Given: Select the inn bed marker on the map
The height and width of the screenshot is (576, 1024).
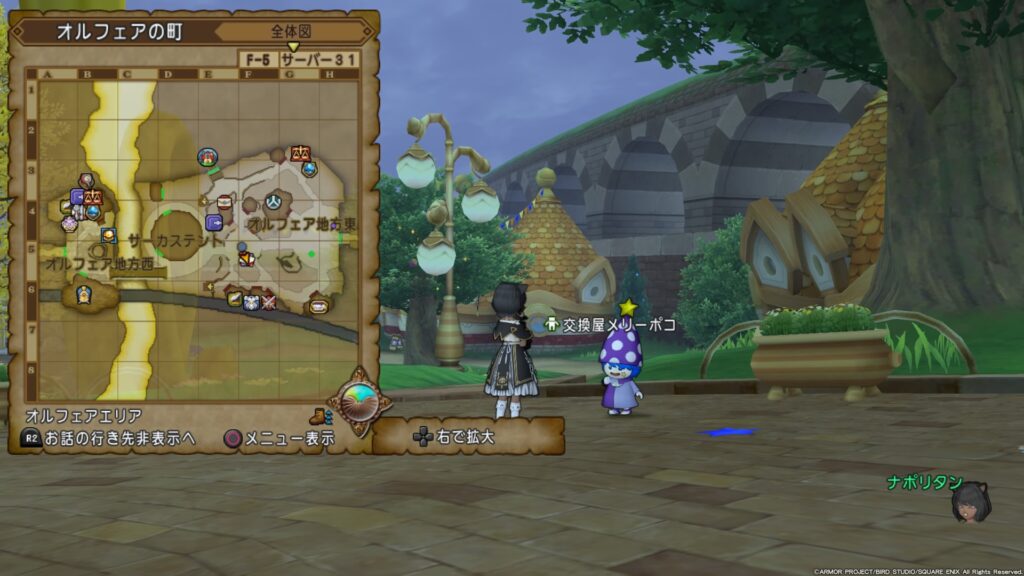Looking at the screenshot, I should tap(319, 305).
